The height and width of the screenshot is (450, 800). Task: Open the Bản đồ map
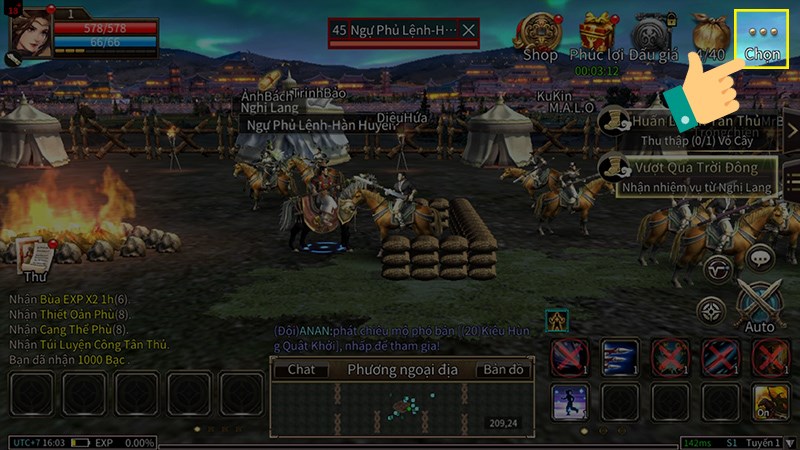coord(503,370)
